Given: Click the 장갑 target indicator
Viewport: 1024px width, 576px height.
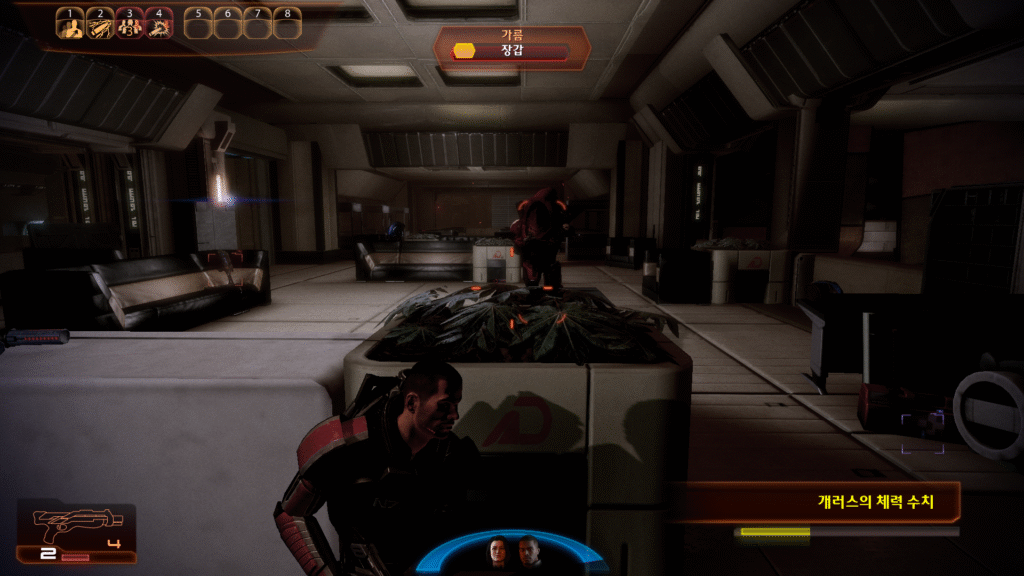Looking at the screenshot, I should pos(512,50).
